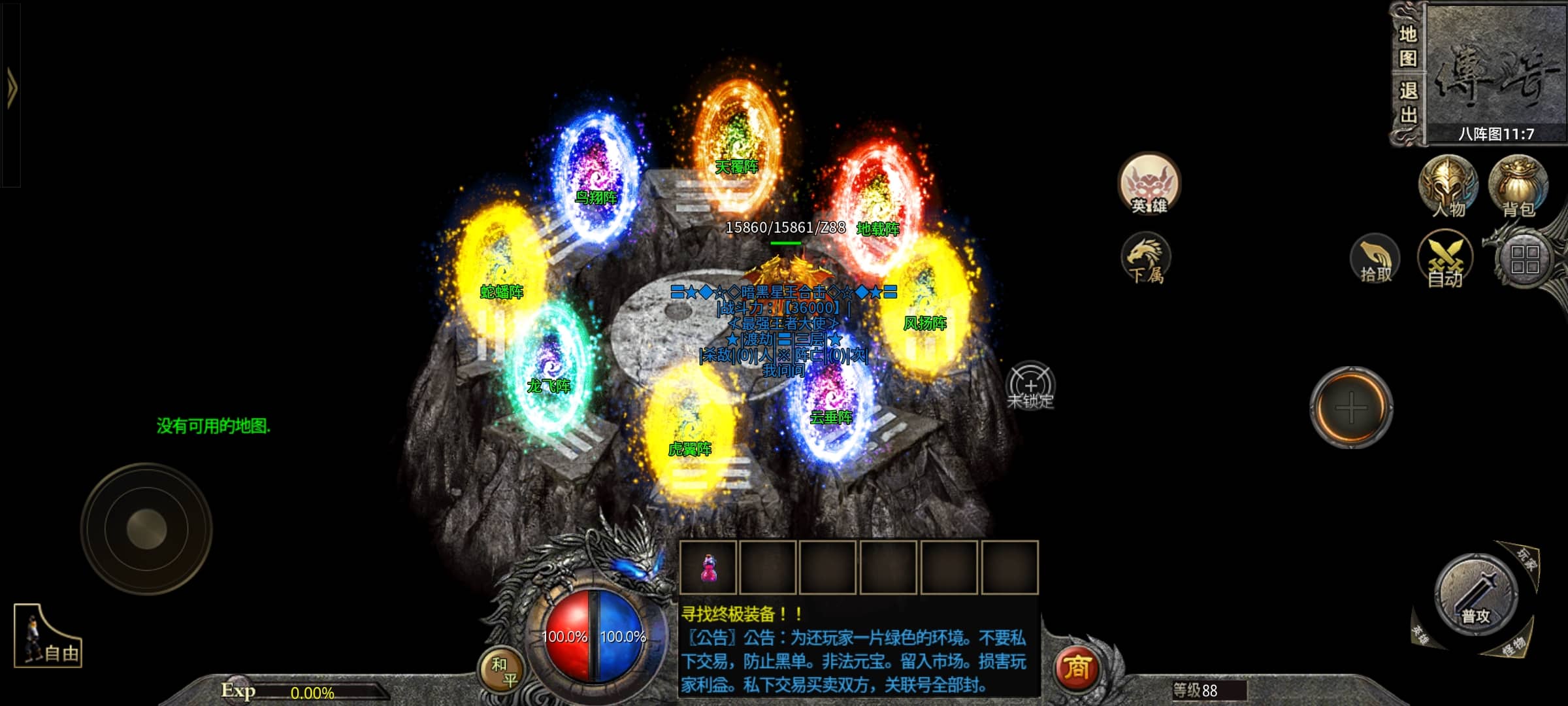Toggle the 自由 movement mode button

(48, 636)
